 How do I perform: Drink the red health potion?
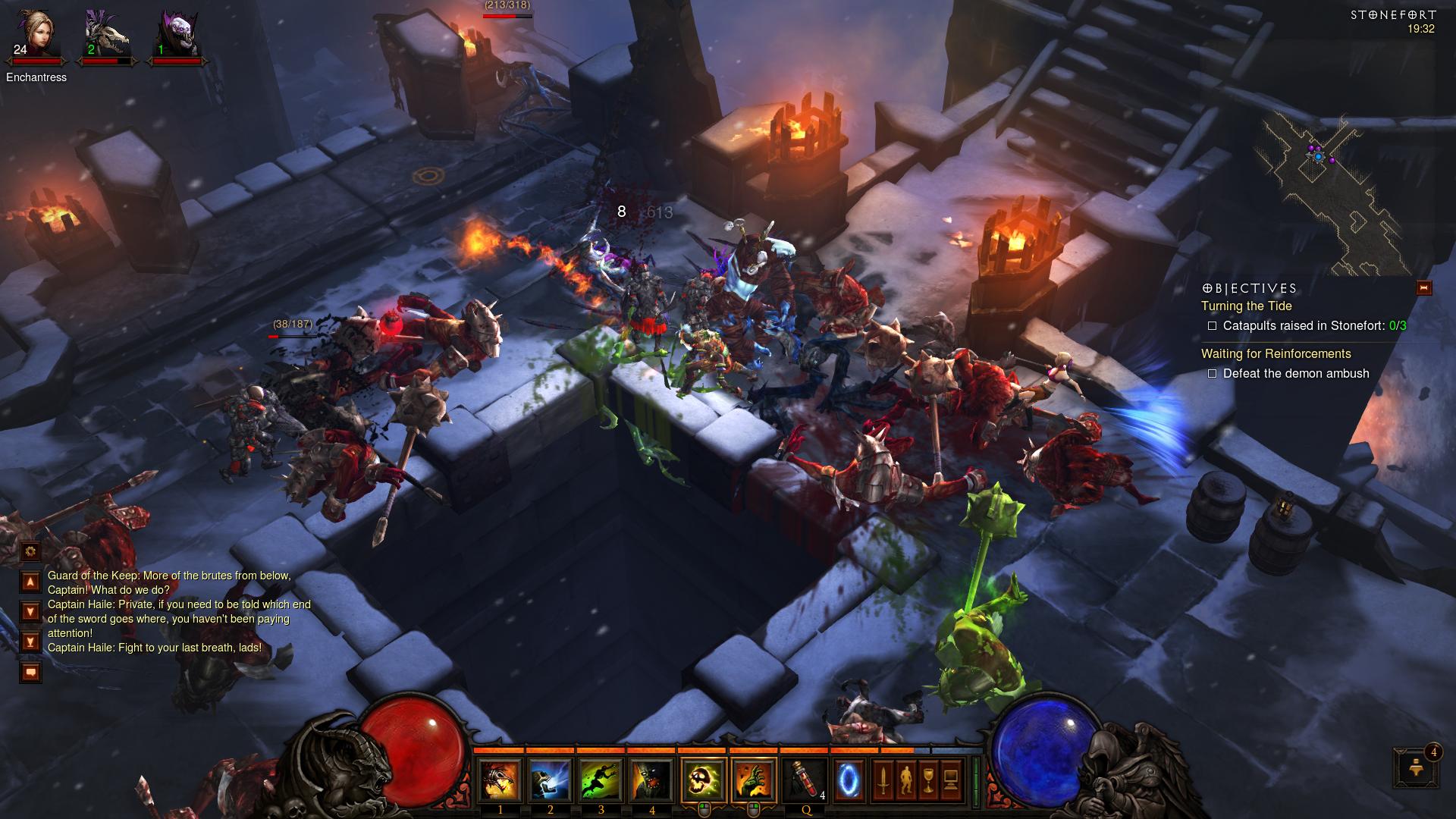[805, 780]
